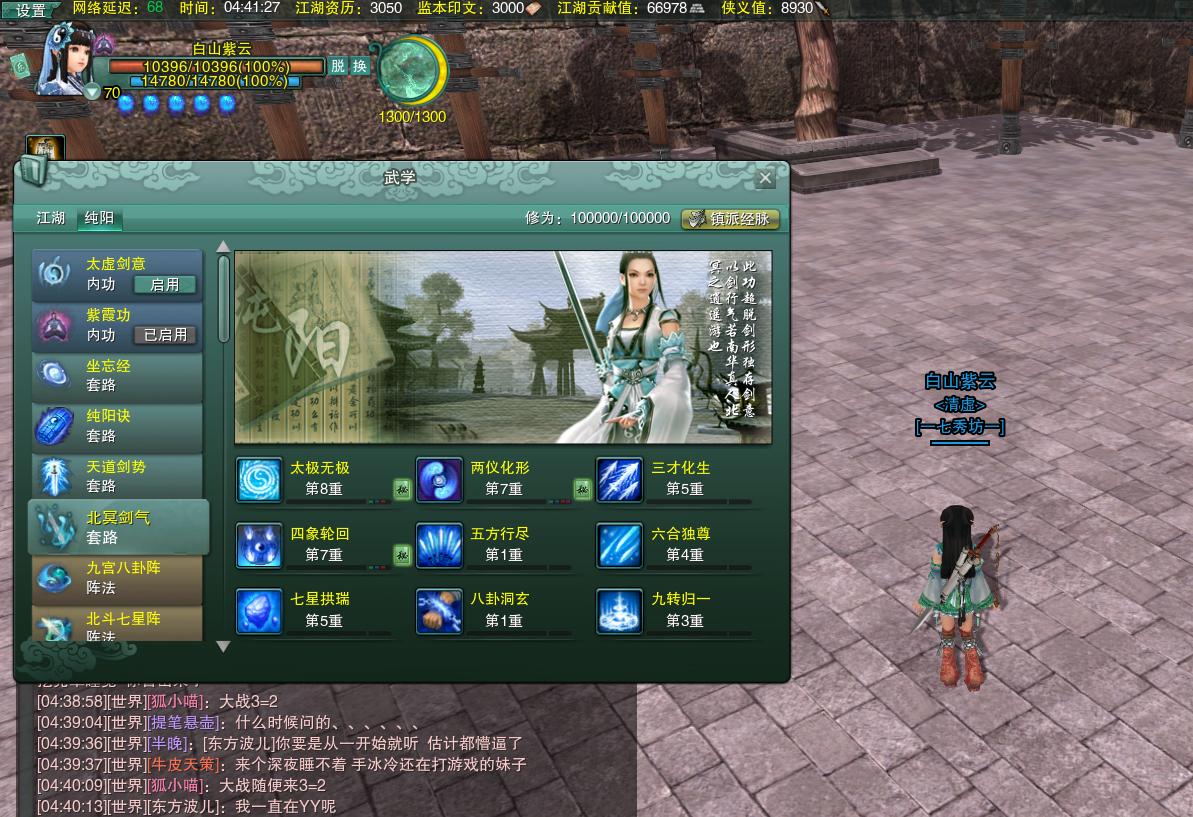Click the 七星拱瑞 skill icon
The width and height of the screenshot is (1193, 817).
259,612
